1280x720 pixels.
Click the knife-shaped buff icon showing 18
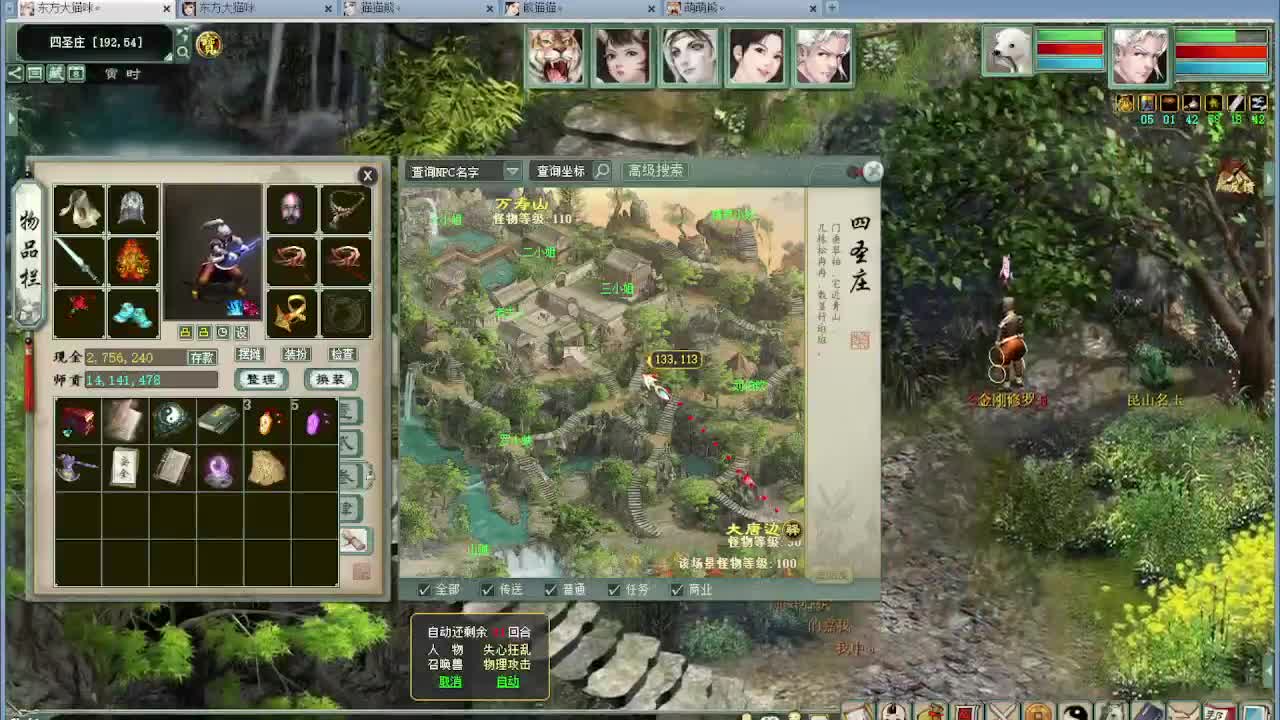(x=1235, y=103)
